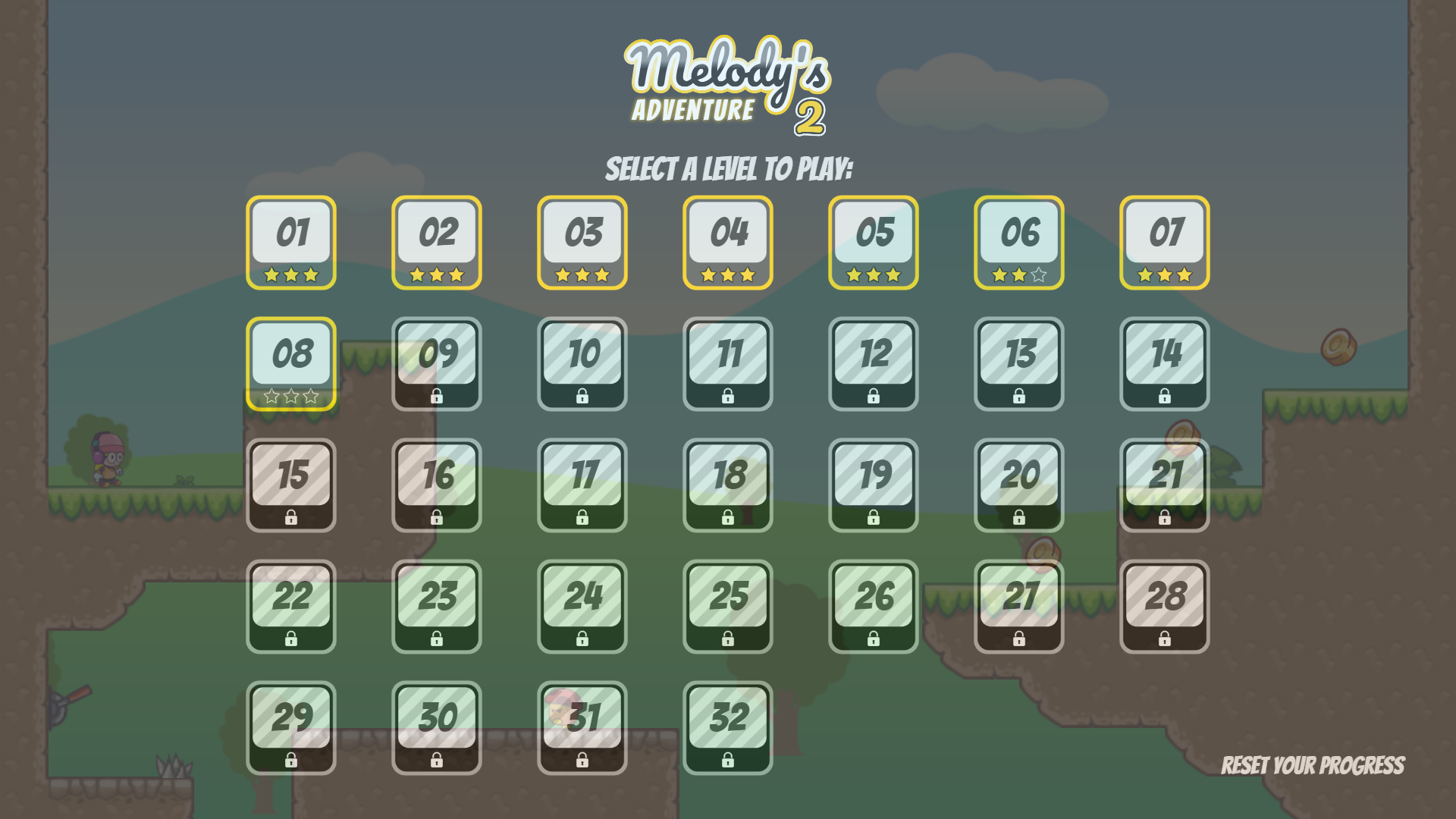Click the three stars under level 08
Screen dimensions: 1456x819
coord(292,396)
